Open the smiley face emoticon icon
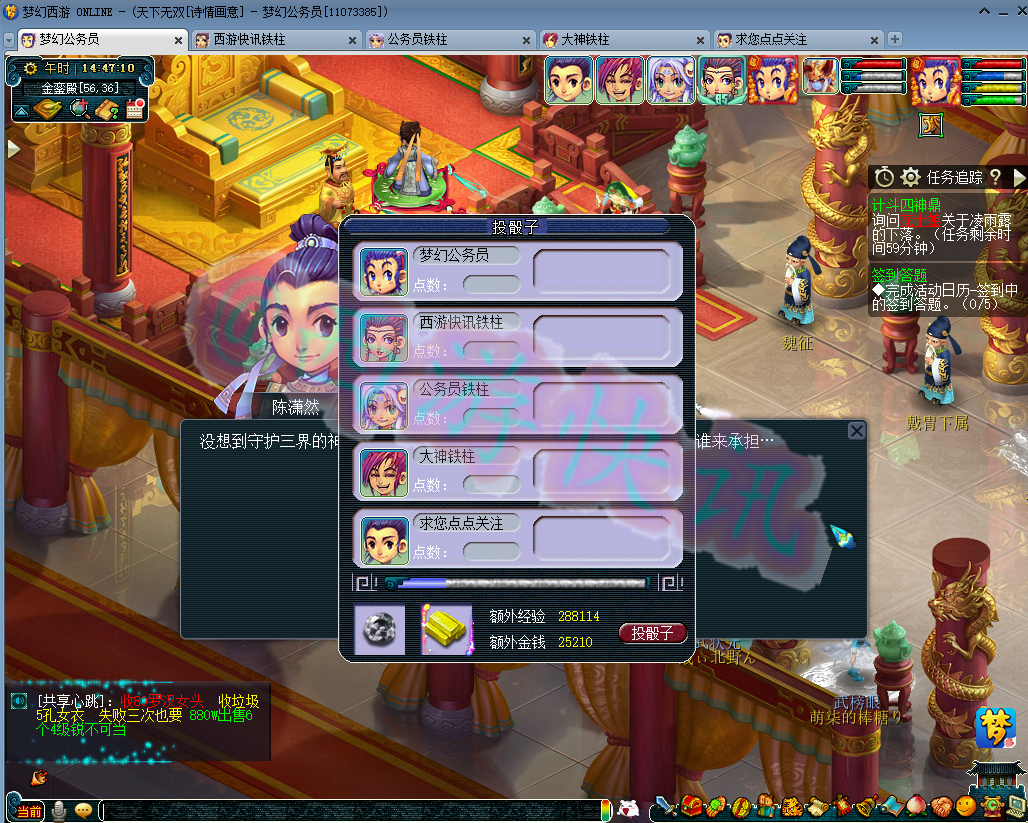Viewport: 1028px width, 823px height. point(966,806)
